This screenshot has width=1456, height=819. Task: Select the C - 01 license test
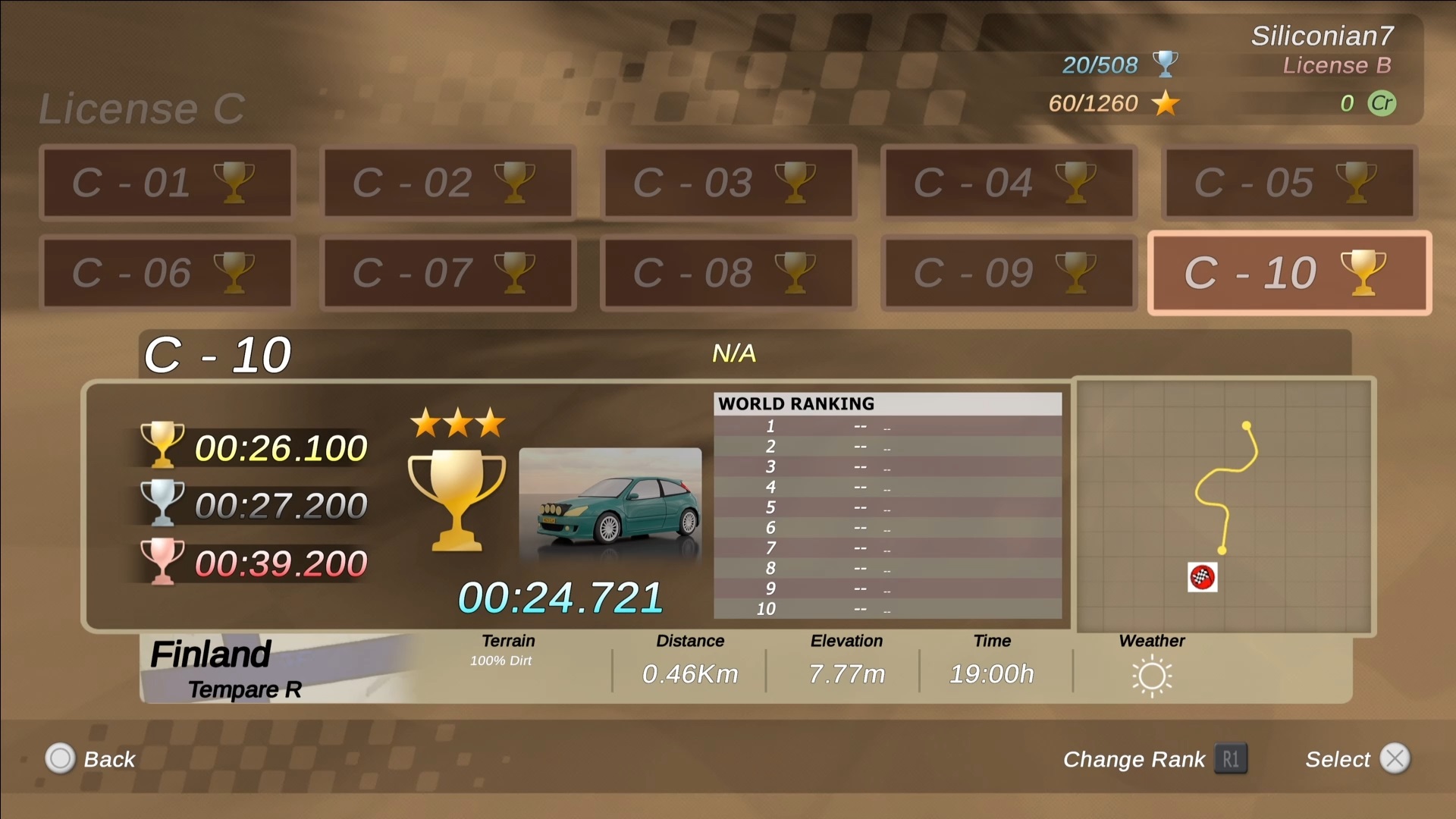tap(168, 183)
